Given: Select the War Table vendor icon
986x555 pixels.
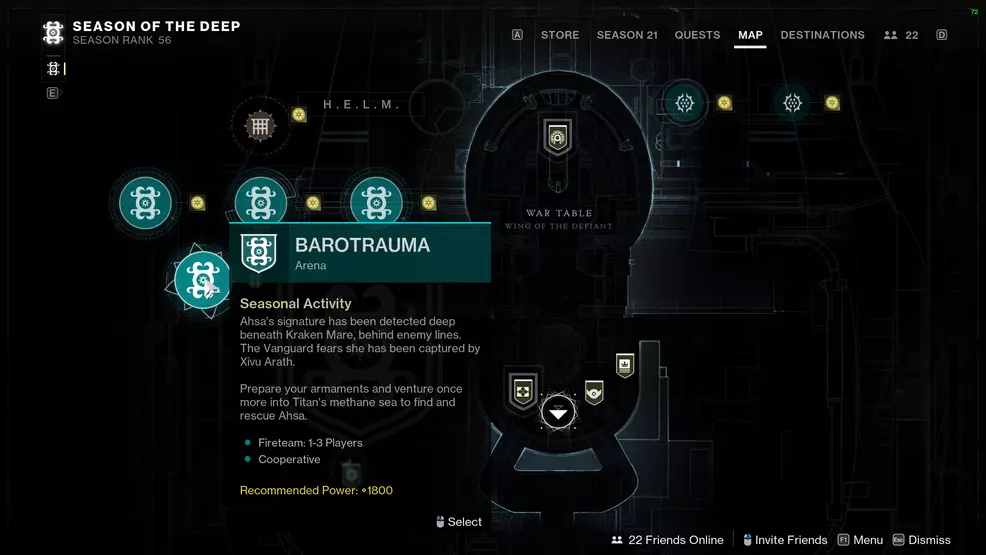Looking at the screenshot, I should (x=557, y=137).
